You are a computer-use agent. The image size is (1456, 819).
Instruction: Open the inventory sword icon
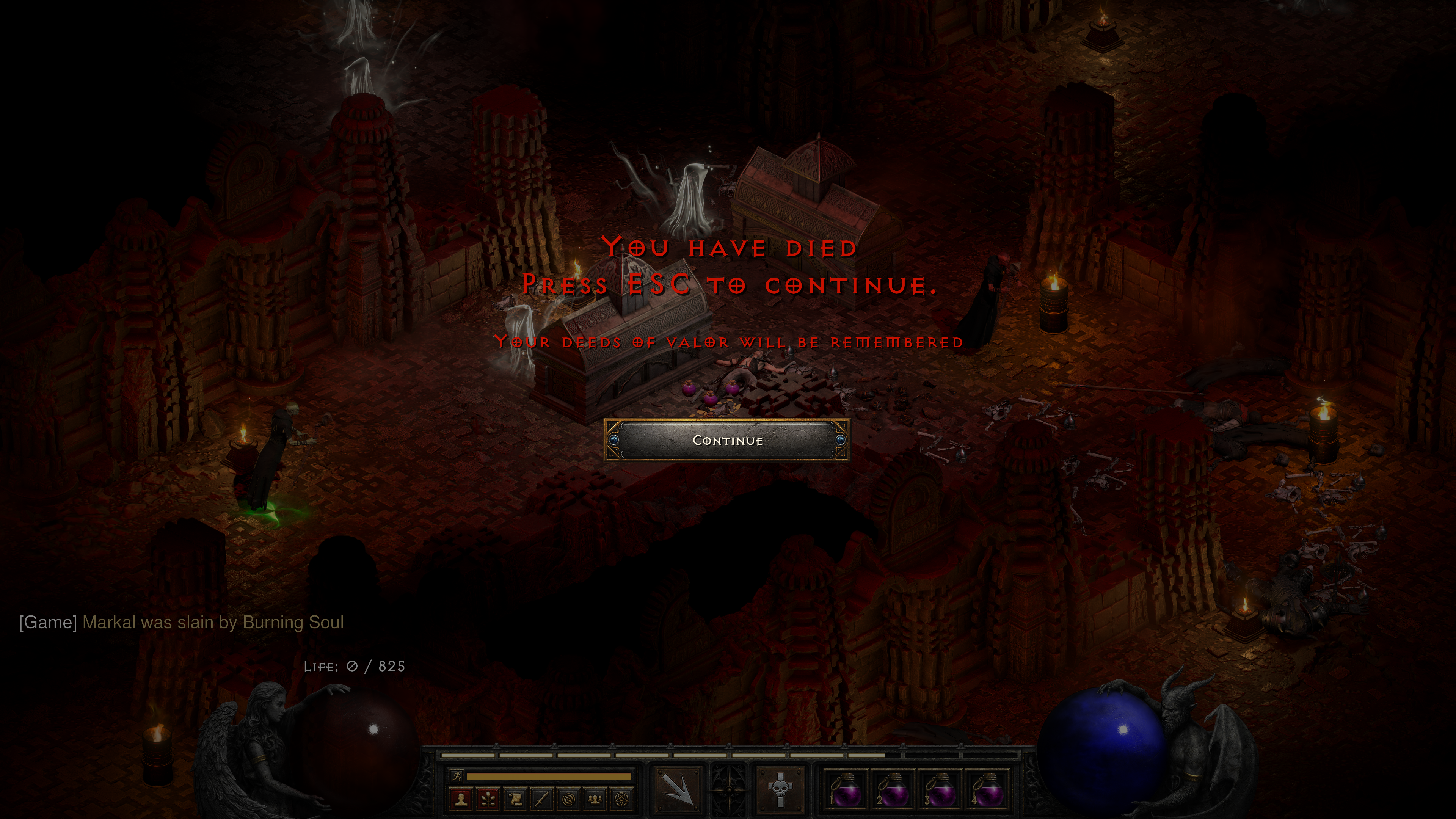click(542, 799)
